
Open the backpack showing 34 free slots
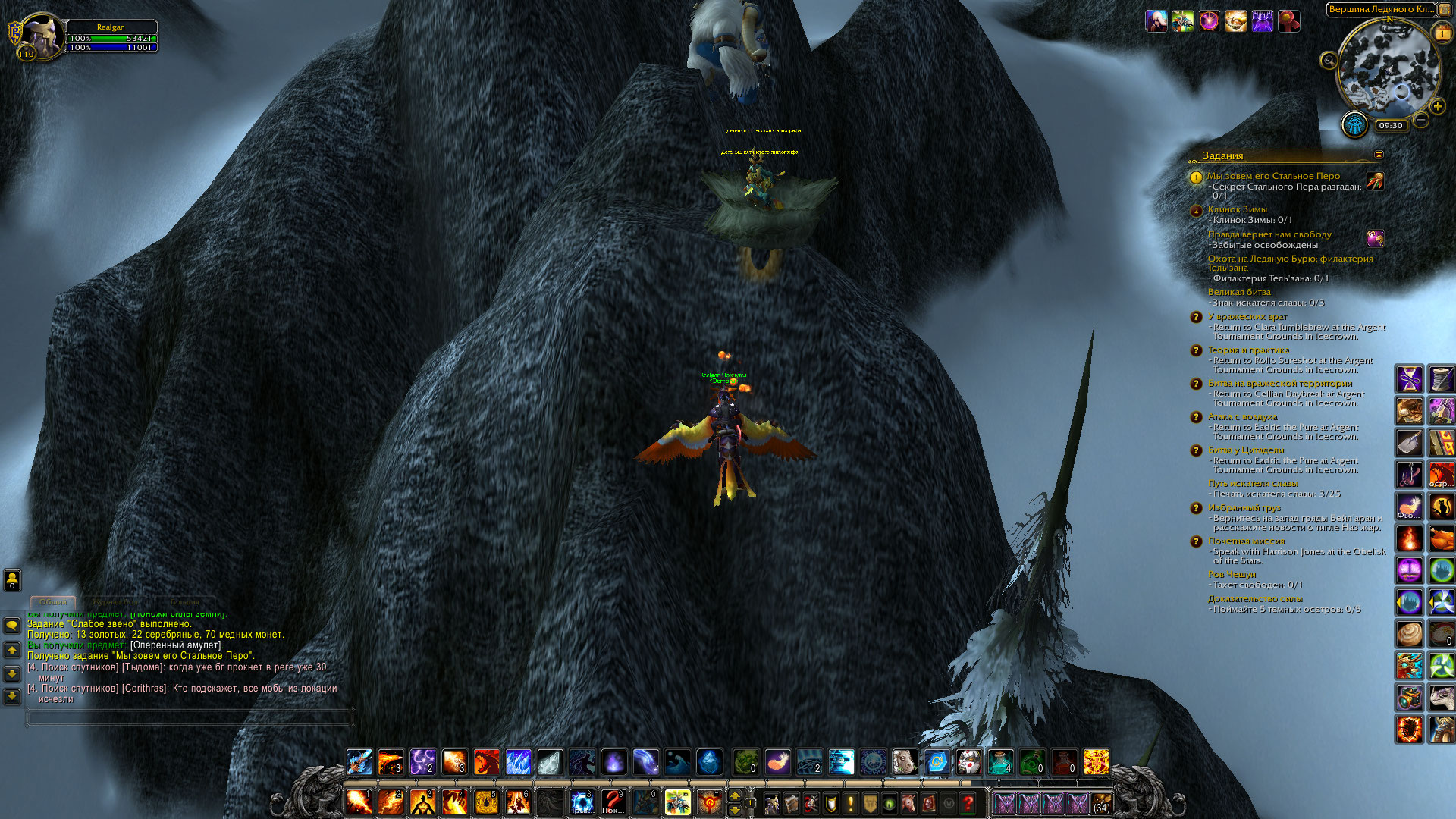(x=1102, y=802)
